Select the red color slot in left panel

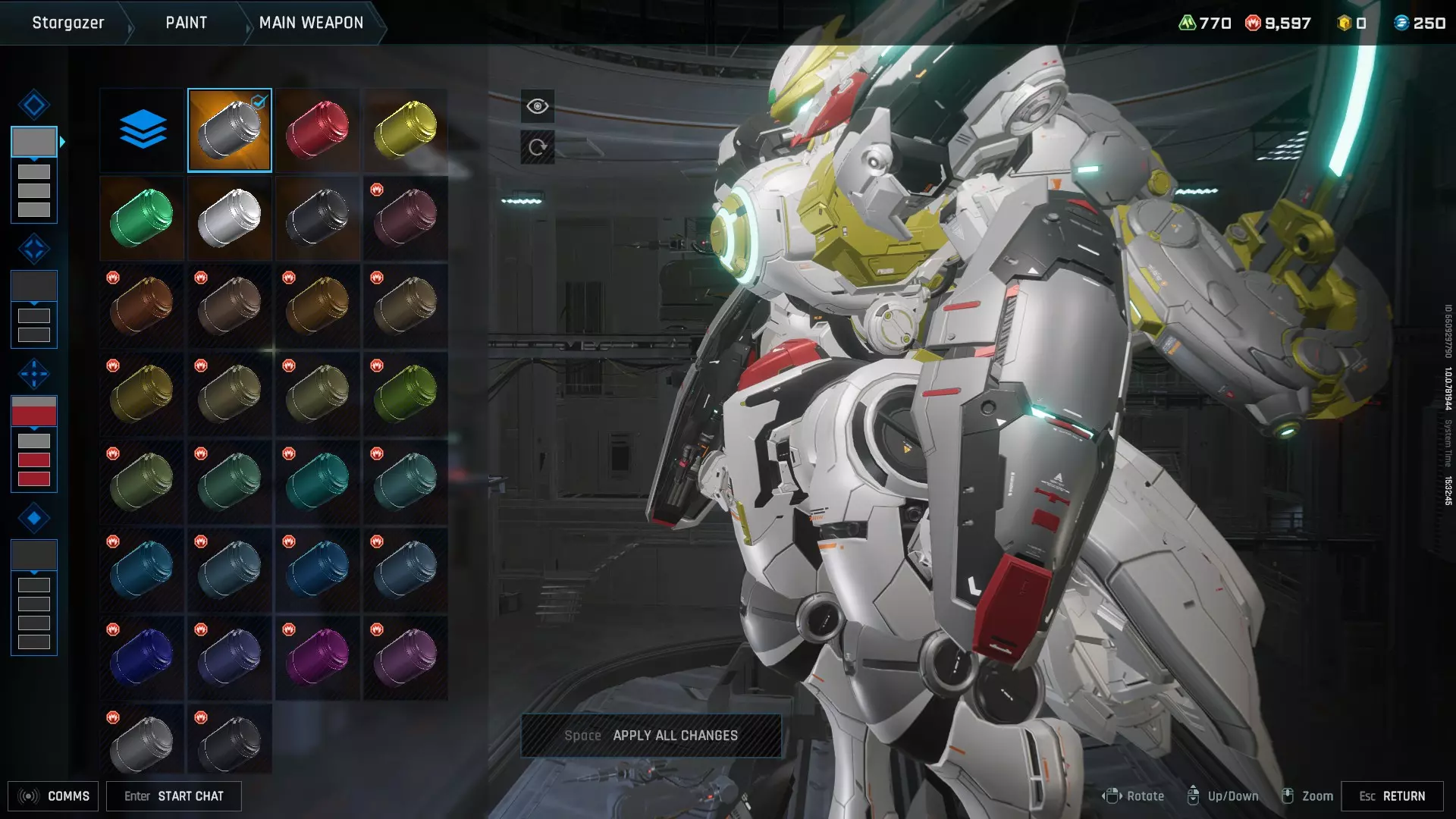(34, 411)
